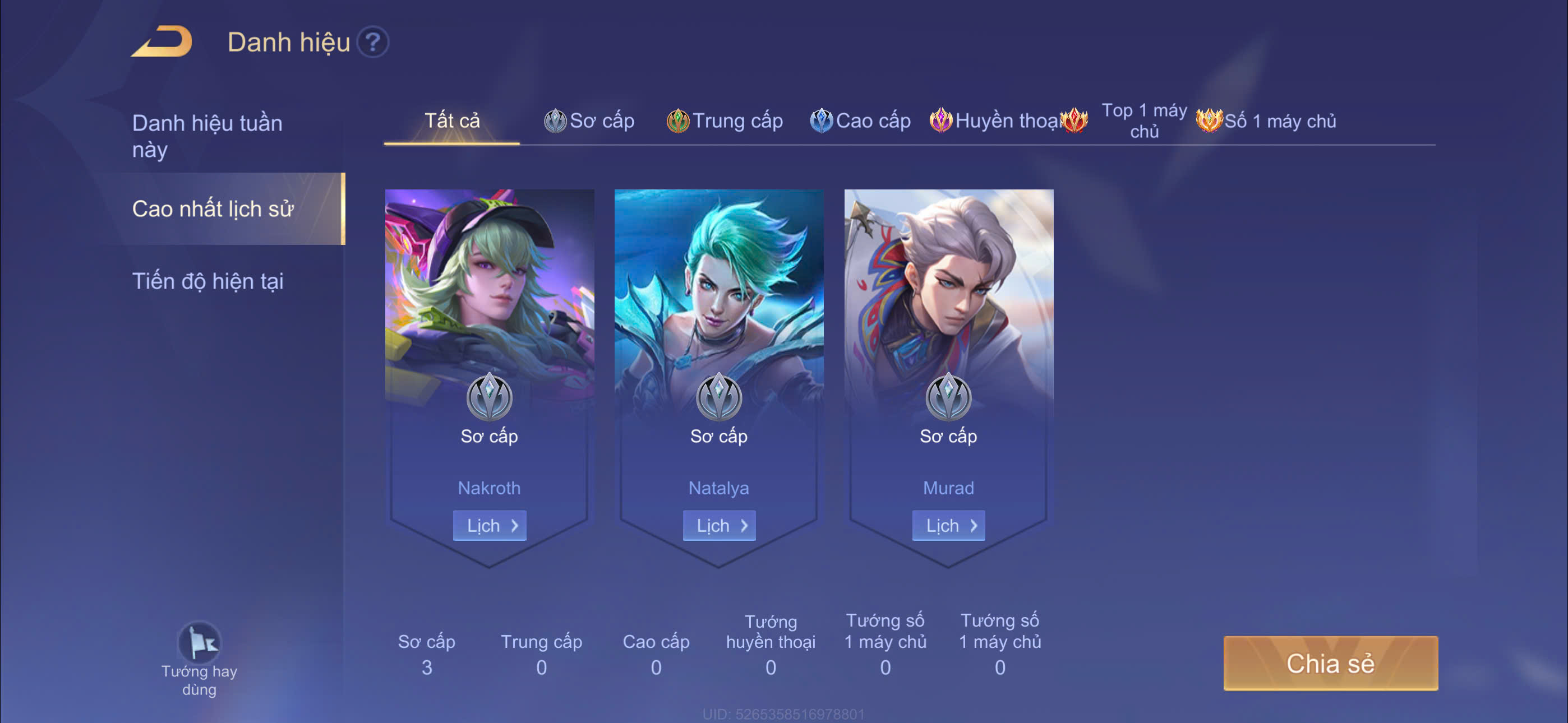Open Tiến độ hiện tại section
1568x723 pixels.
coord(207,281)
